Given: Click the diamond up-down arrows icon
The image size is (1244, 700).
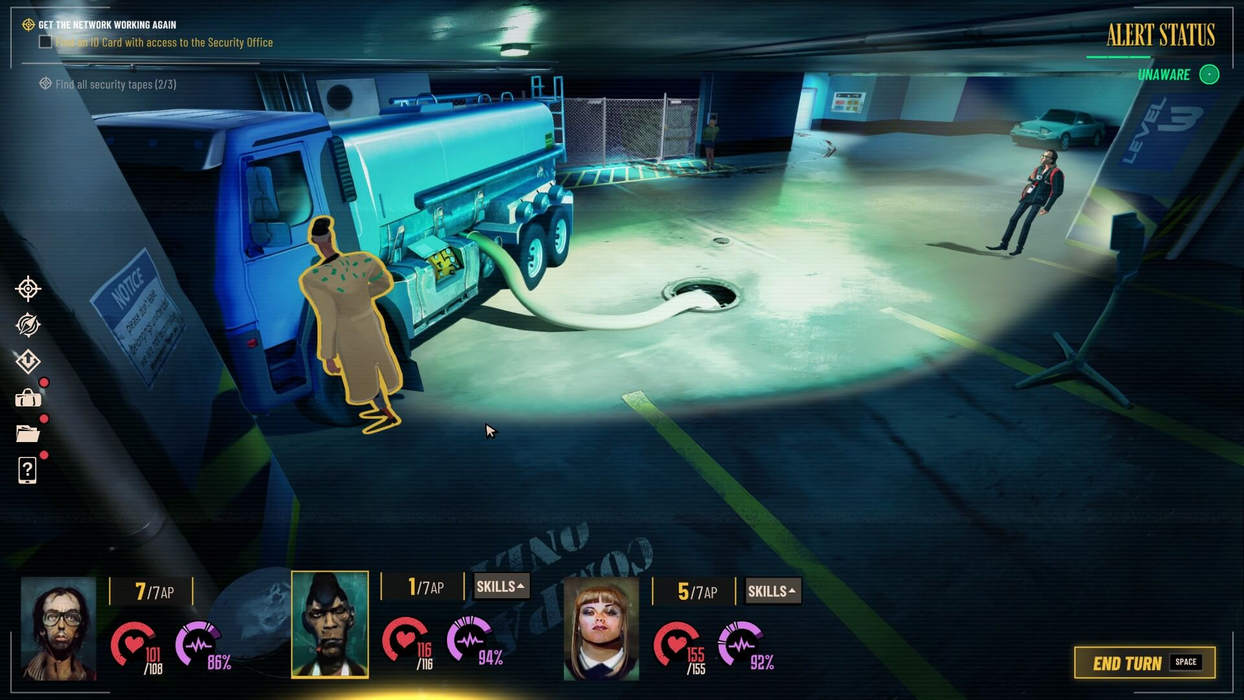Looking at the screenshot, I should 28,361.
